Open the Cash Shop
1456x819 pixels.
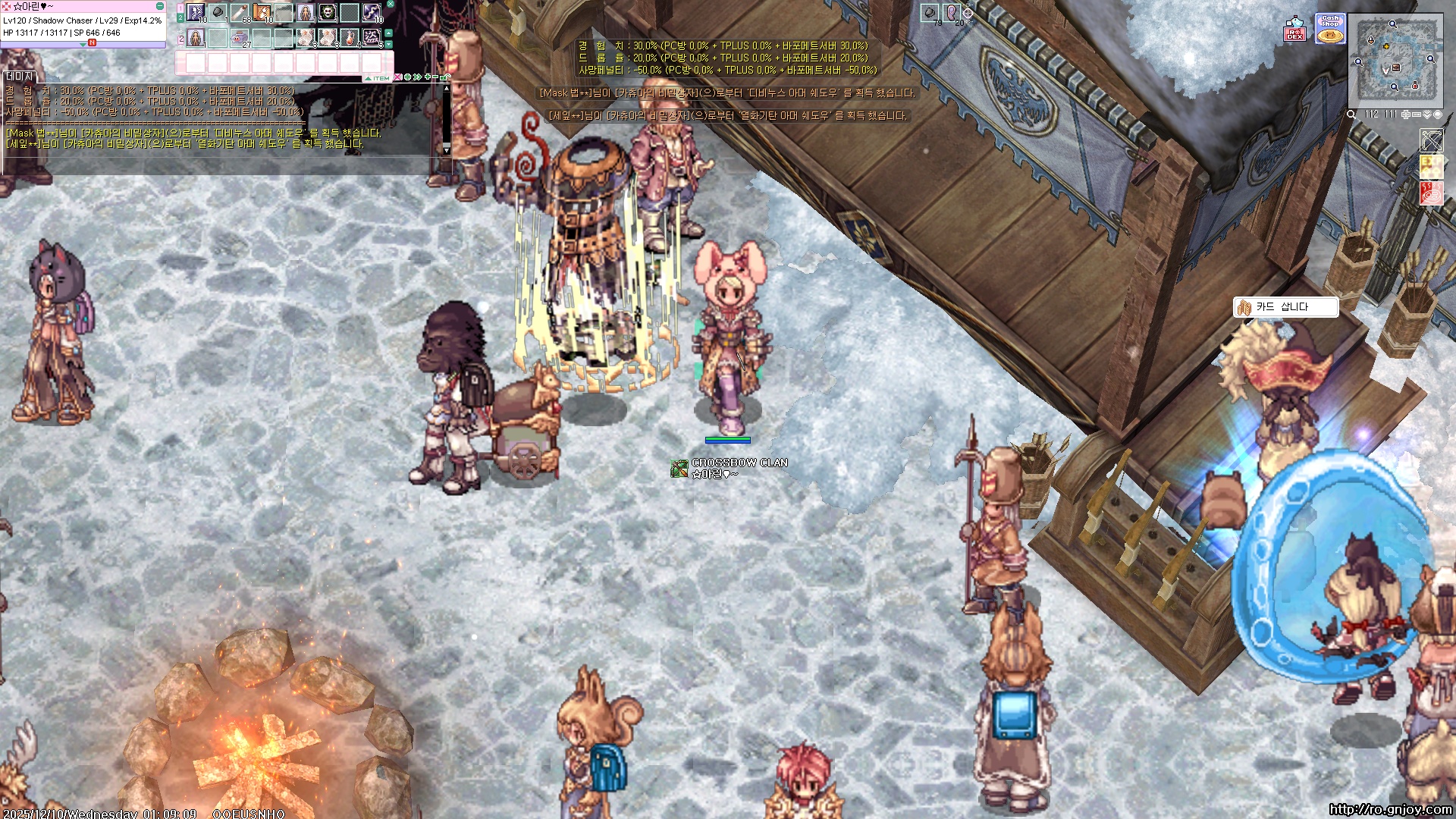tap(1329, 29)
